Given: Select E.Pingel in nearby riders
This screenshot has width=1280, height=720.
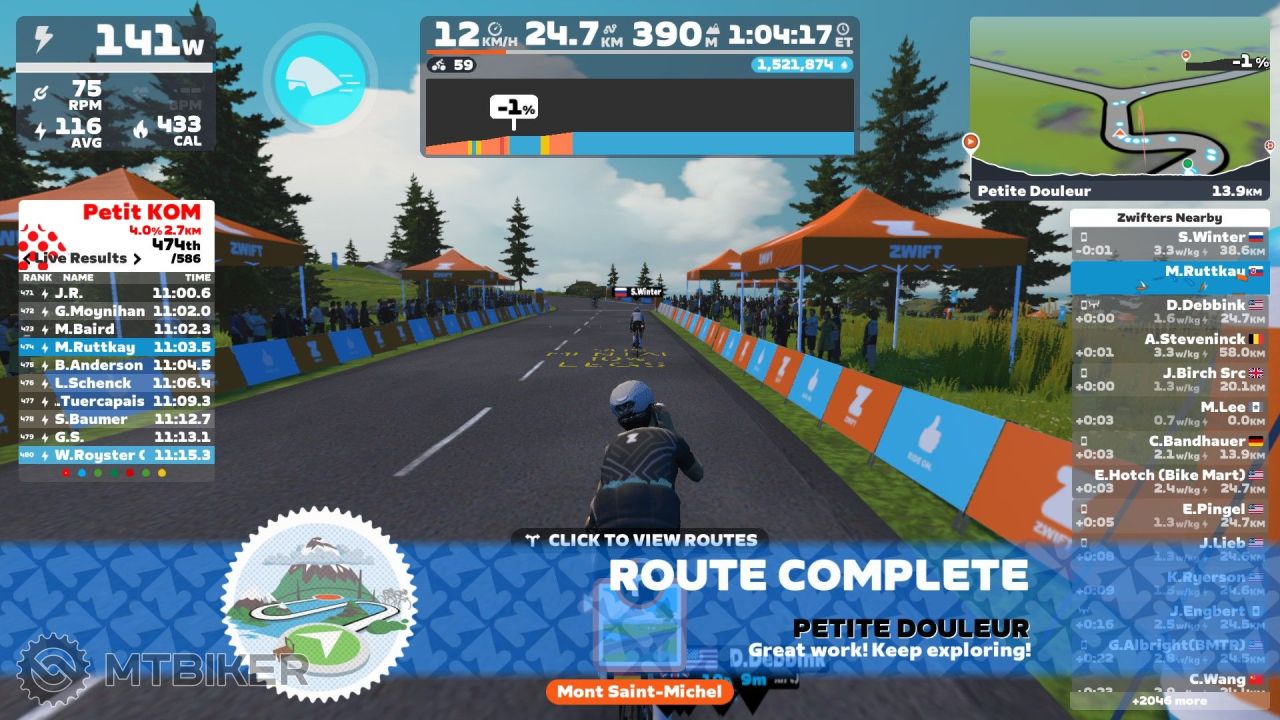Looking at the screenshot, I should tap(1169, 515).
